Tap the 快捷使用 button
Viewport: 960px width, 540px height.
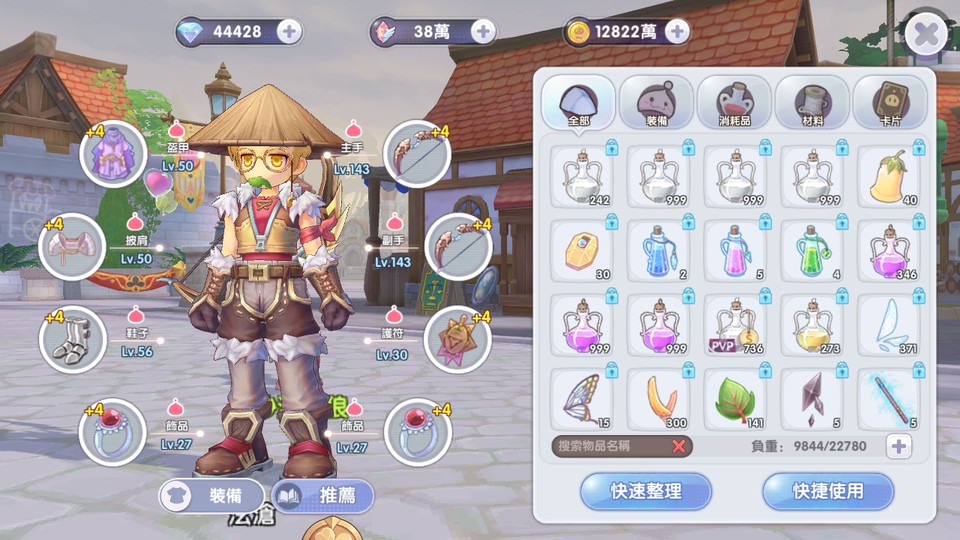pyautogui.click(x=828, y=491)
